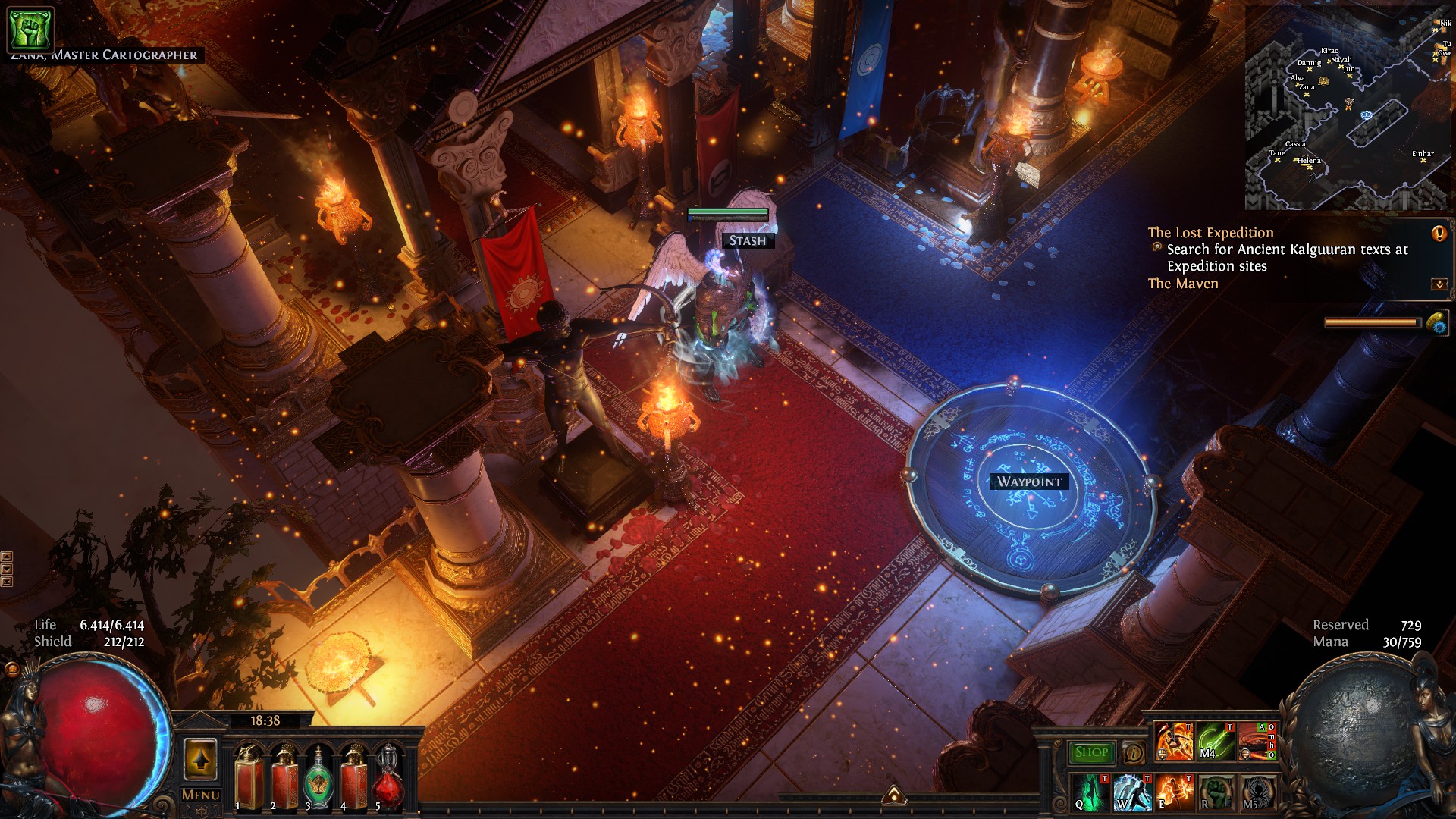The image size is (1456, 819).
Task: Click the minimap in the corner
Action: coord(1347,108)
